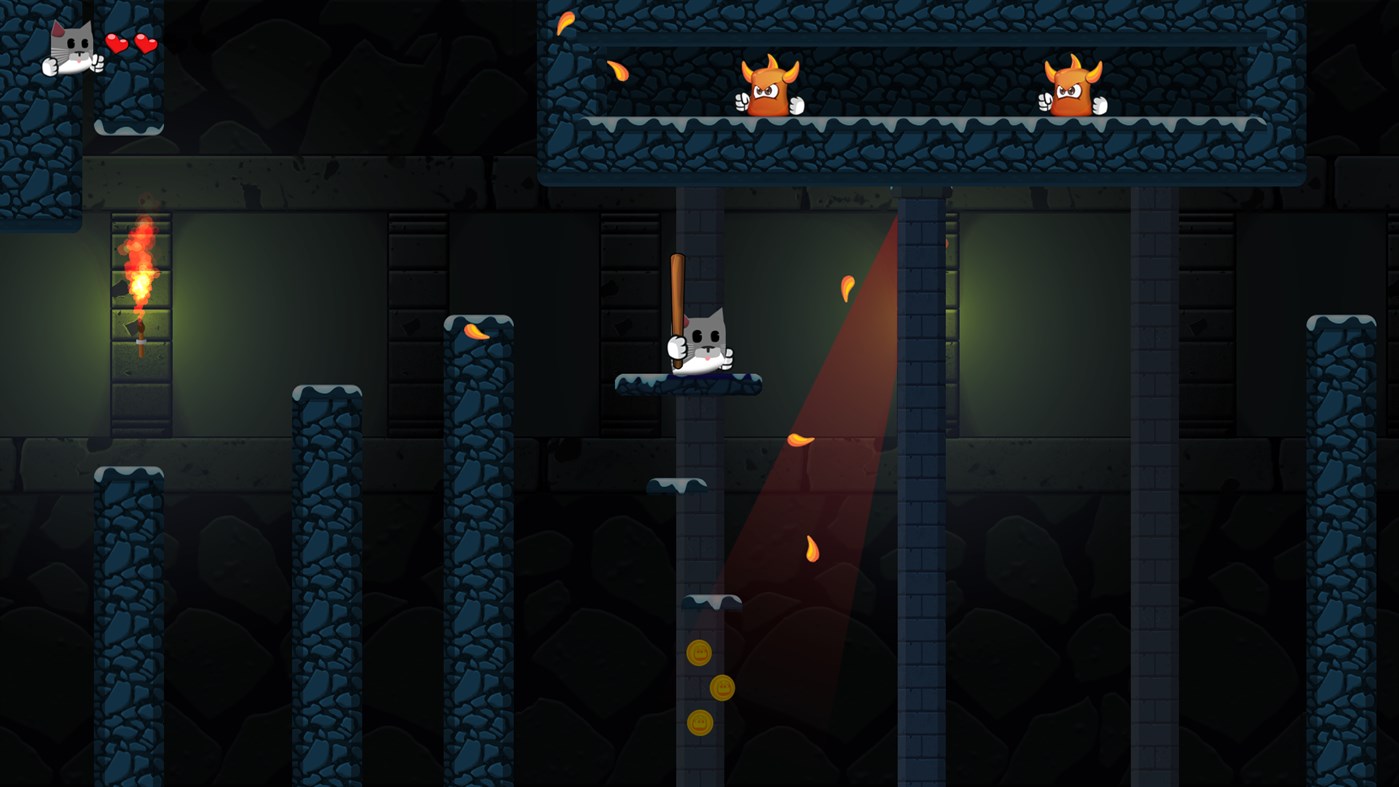Select the second red heart icon
This screenshot has width=1399, height=787.
coord(148,42)
